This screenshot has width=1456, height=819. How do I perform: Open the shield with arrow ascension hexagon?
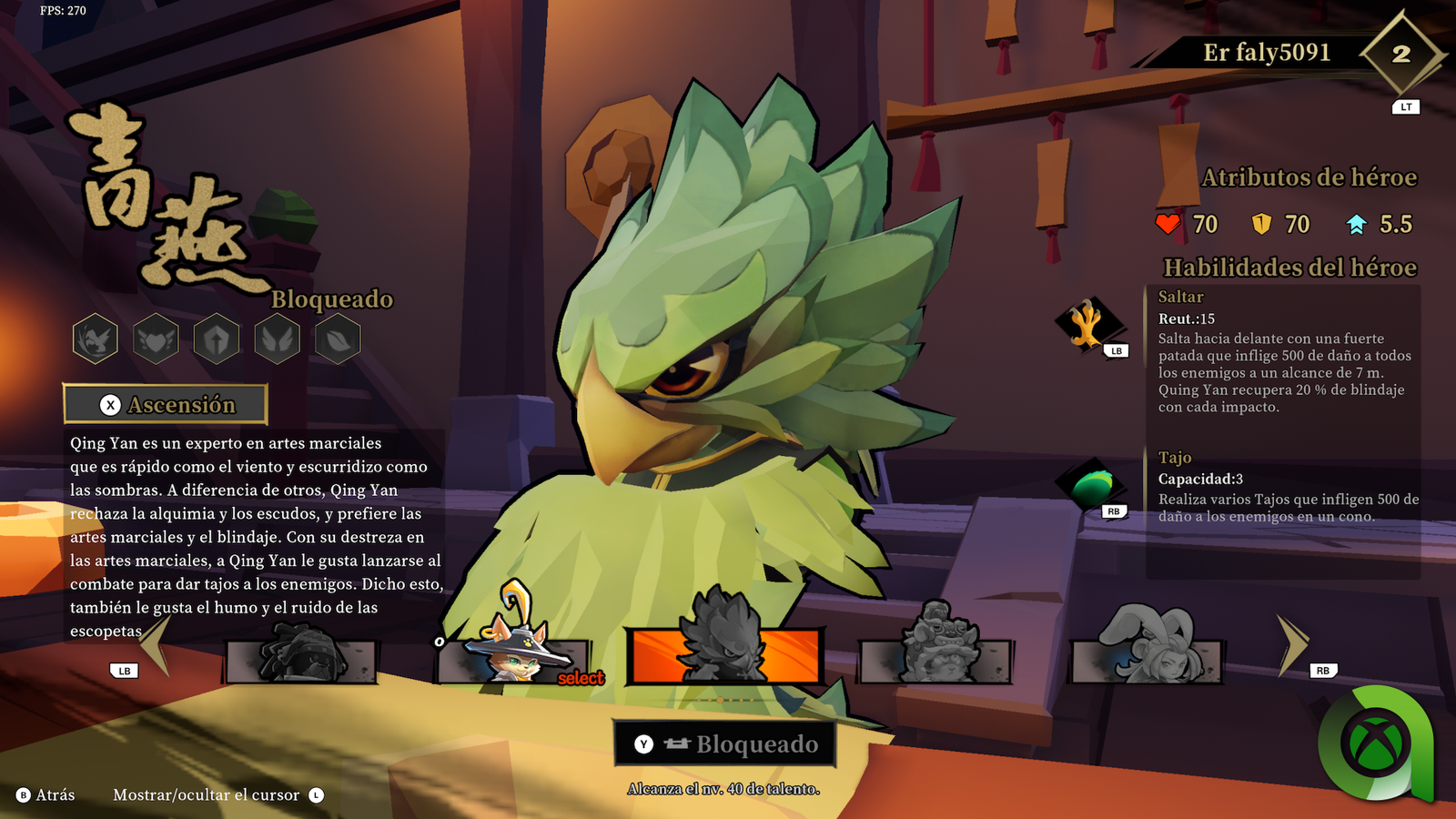[217, 339]
